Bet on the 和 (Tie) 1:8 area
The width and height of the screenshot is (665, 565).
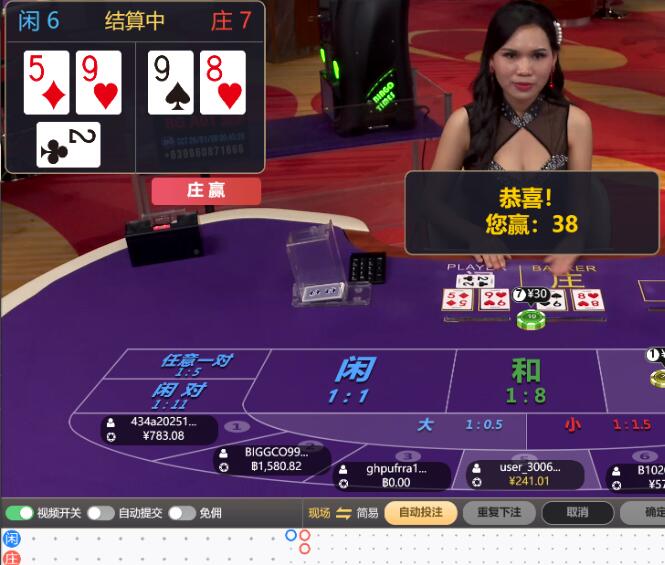tap(526, 380)
